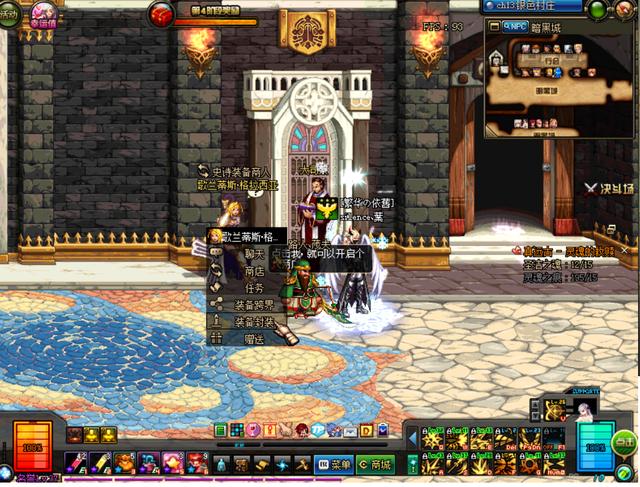Screen dimensions: 640x487
Task: Click the red orb icon beside the stage banner
Action: 161,14
